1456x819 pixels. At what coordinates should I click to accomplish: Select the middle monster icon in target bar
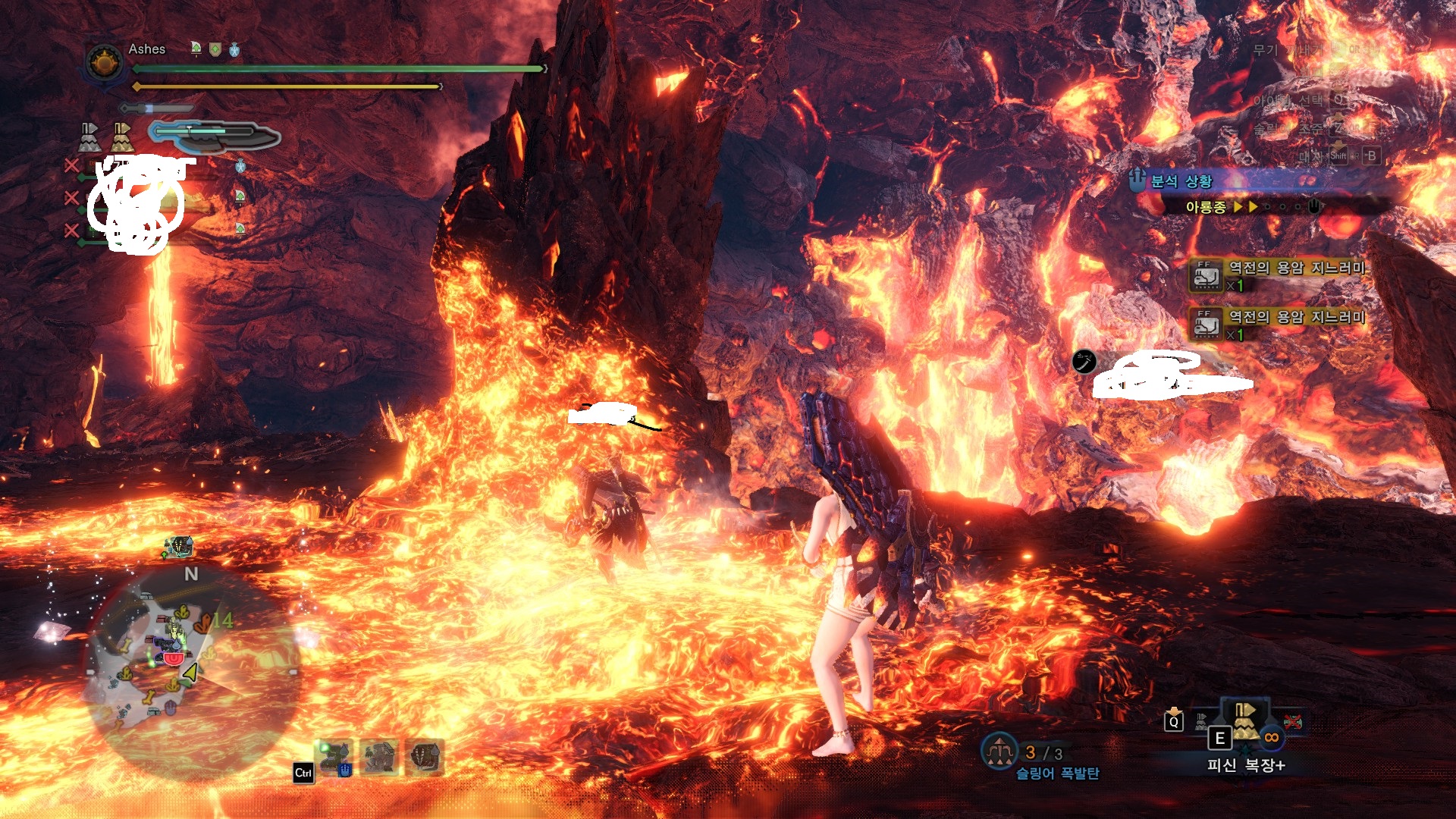379,757
